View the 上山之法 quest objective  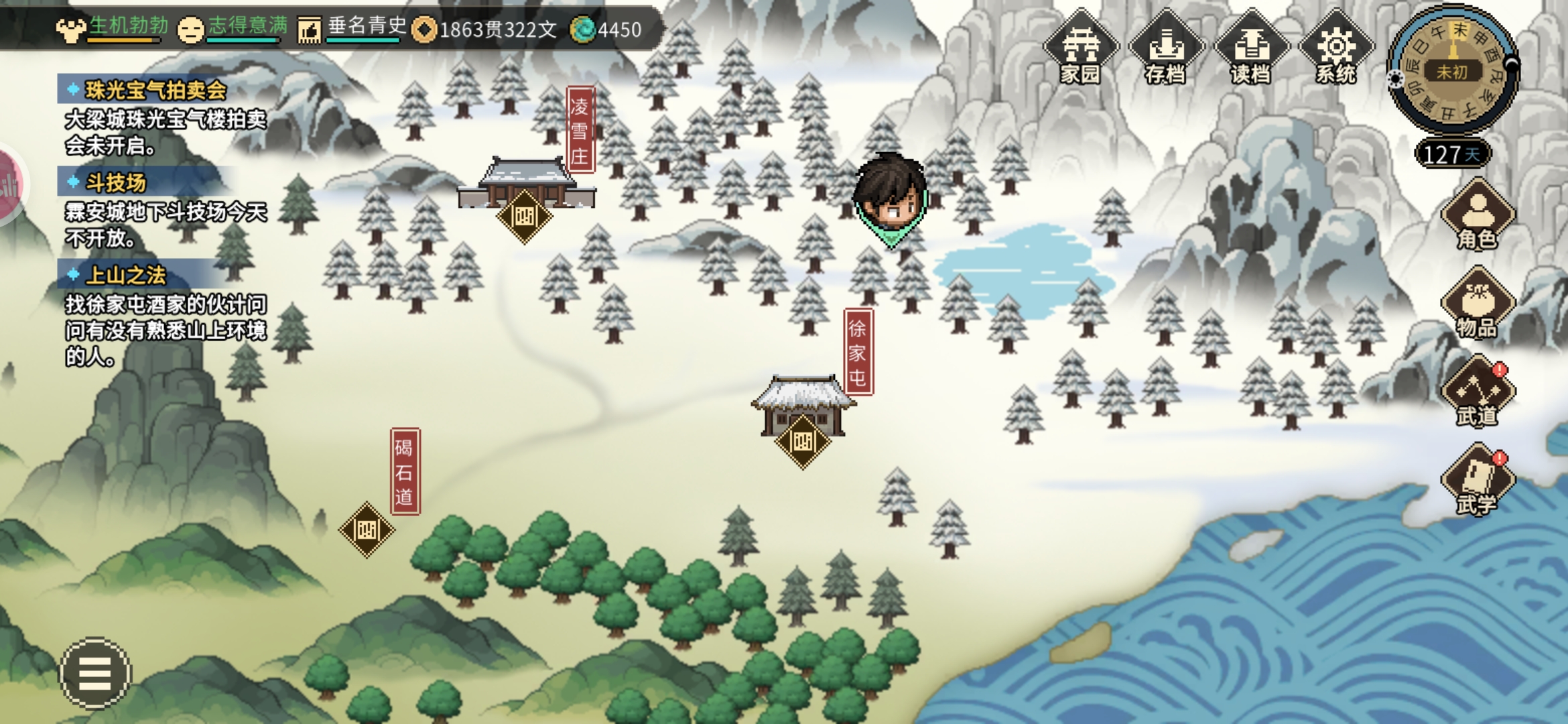pos(126,275)
